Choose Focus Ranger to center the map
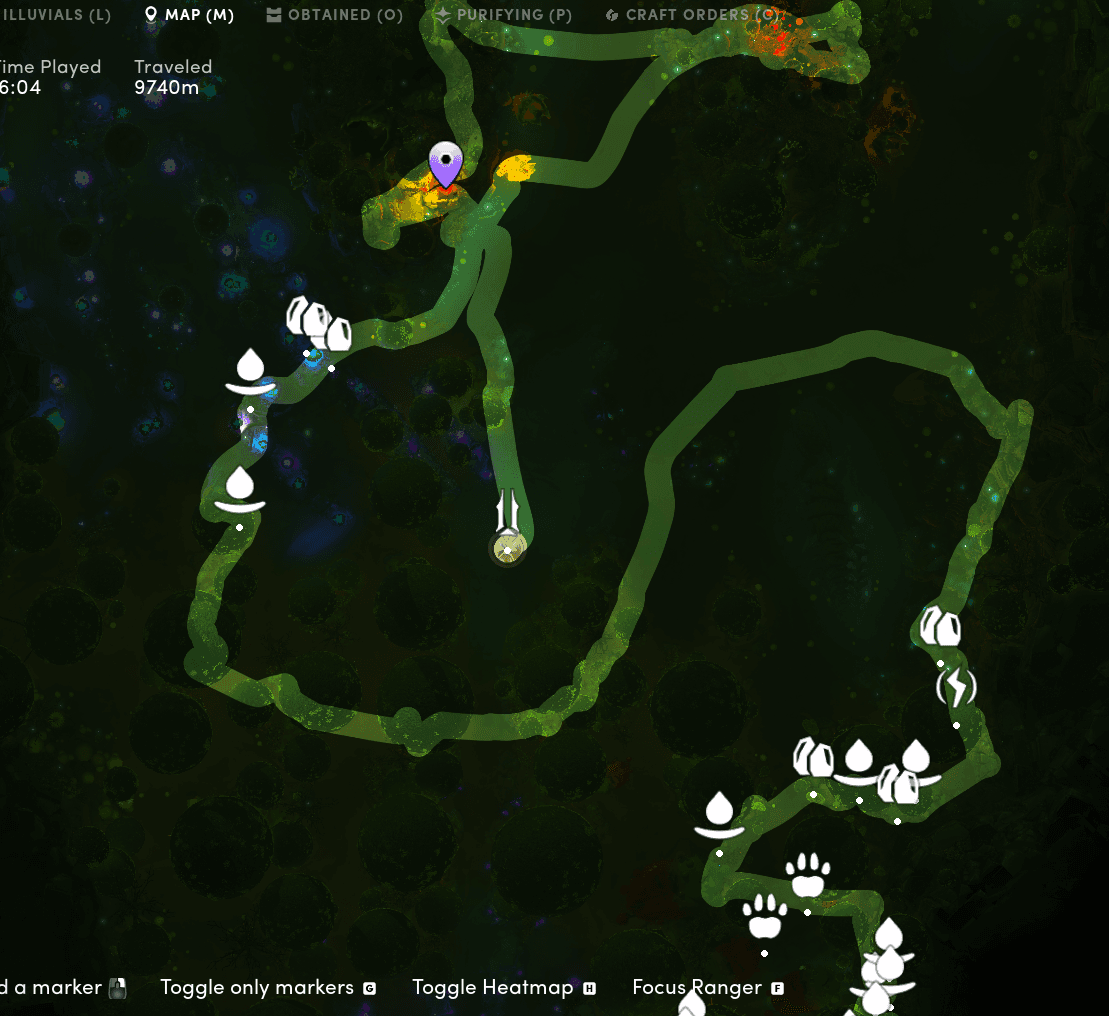 pyautogui.click(x=707, y=988)
